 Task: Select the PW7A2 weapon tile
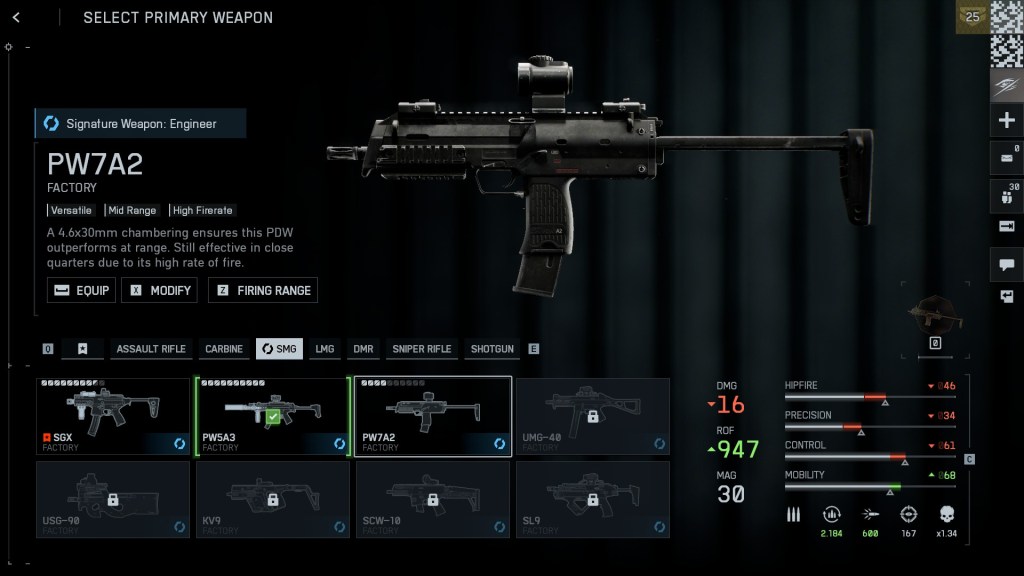[x=433, y=416]
